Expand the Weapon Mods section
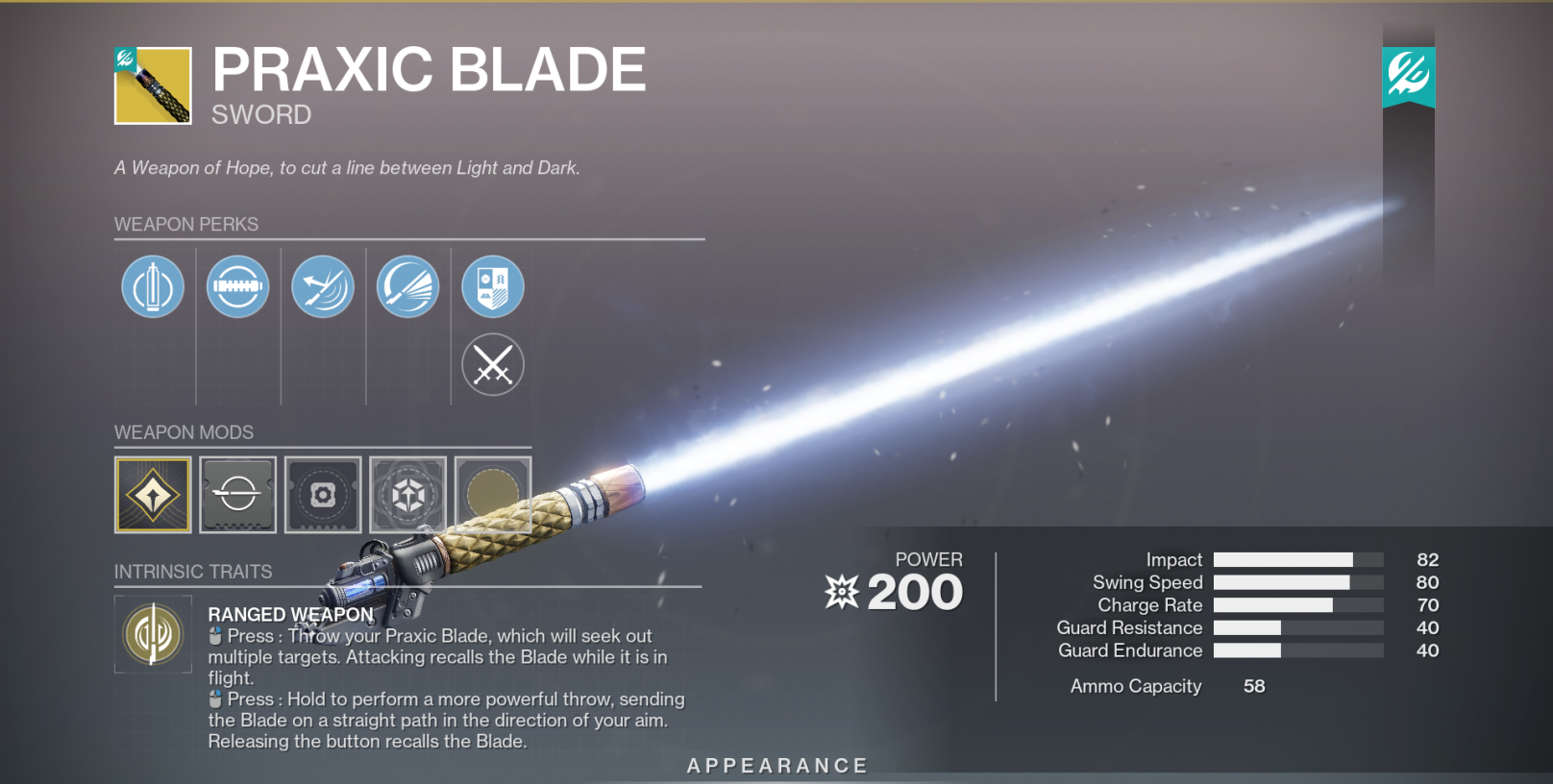The width and height of the screenshot is (1553, 784). coord(185,432)
